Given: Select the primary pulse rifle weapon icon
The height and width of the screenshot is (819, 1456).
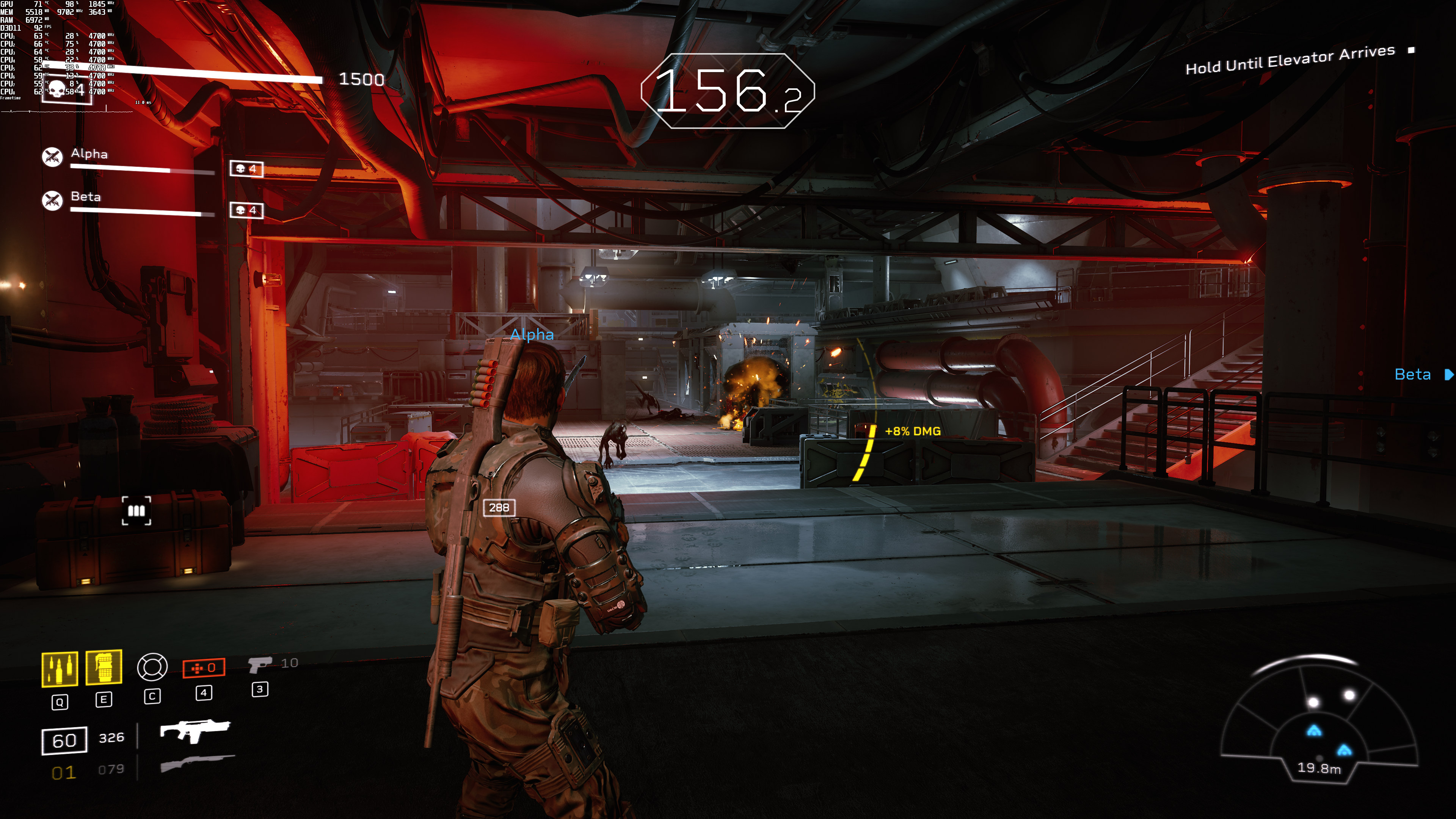Looking at the screenshot, I should point(195,730).
